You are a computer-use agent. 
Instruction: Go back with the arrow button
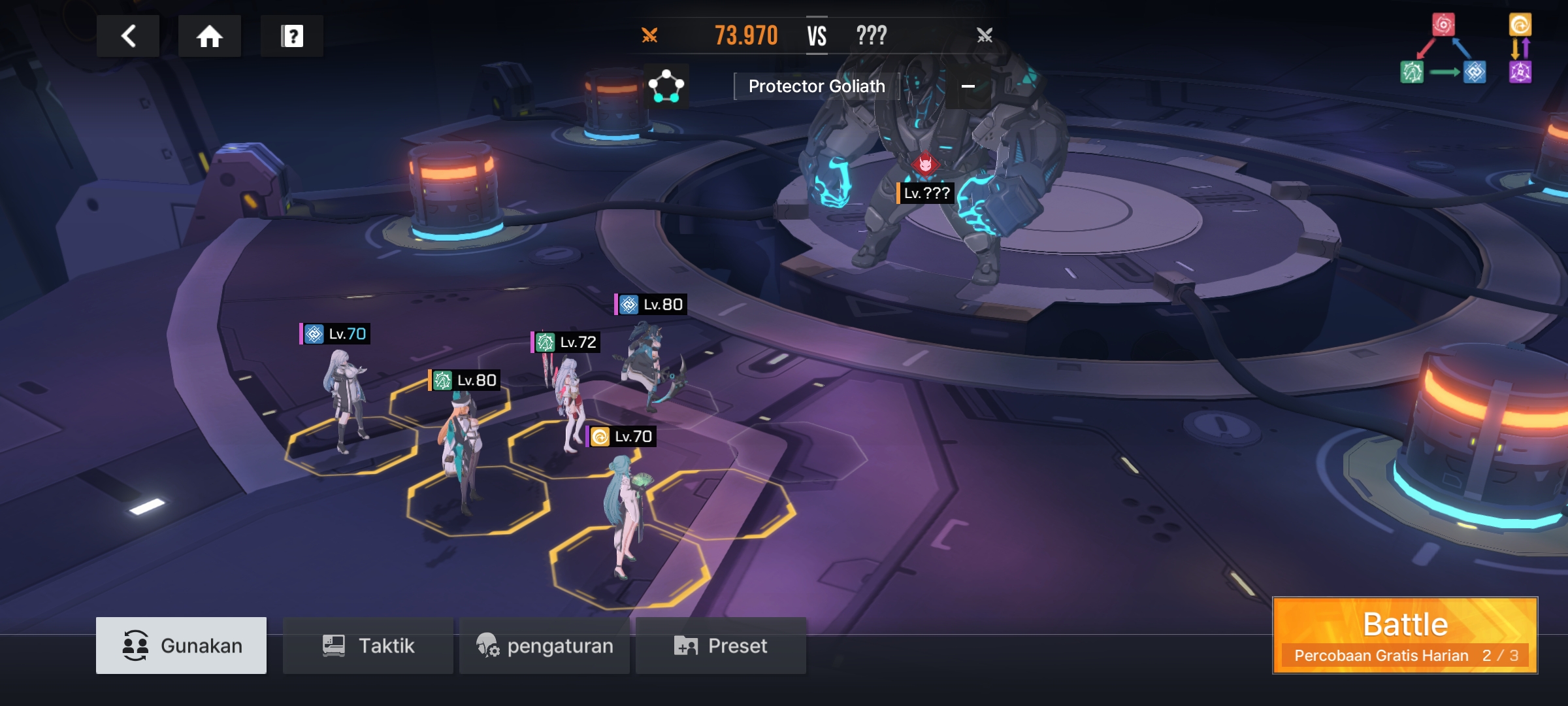[128, 36]
